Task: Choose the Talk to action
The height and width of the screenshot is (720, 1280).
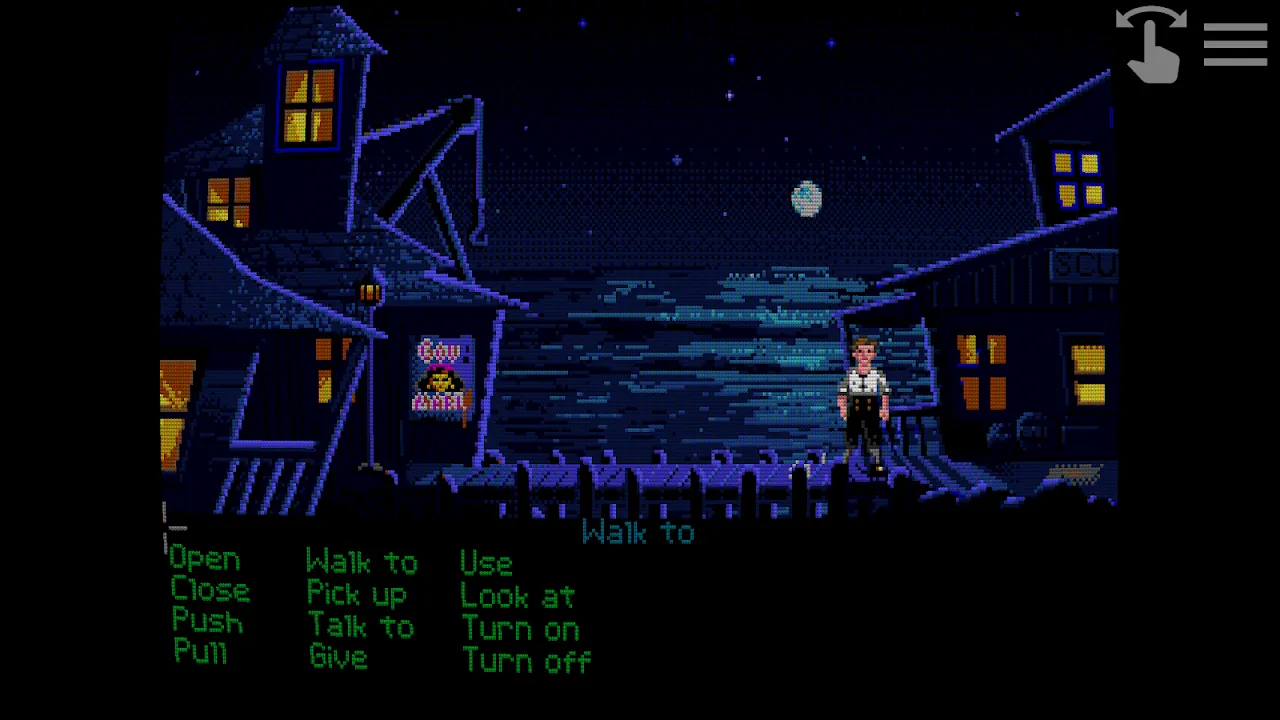Action: 362,626
